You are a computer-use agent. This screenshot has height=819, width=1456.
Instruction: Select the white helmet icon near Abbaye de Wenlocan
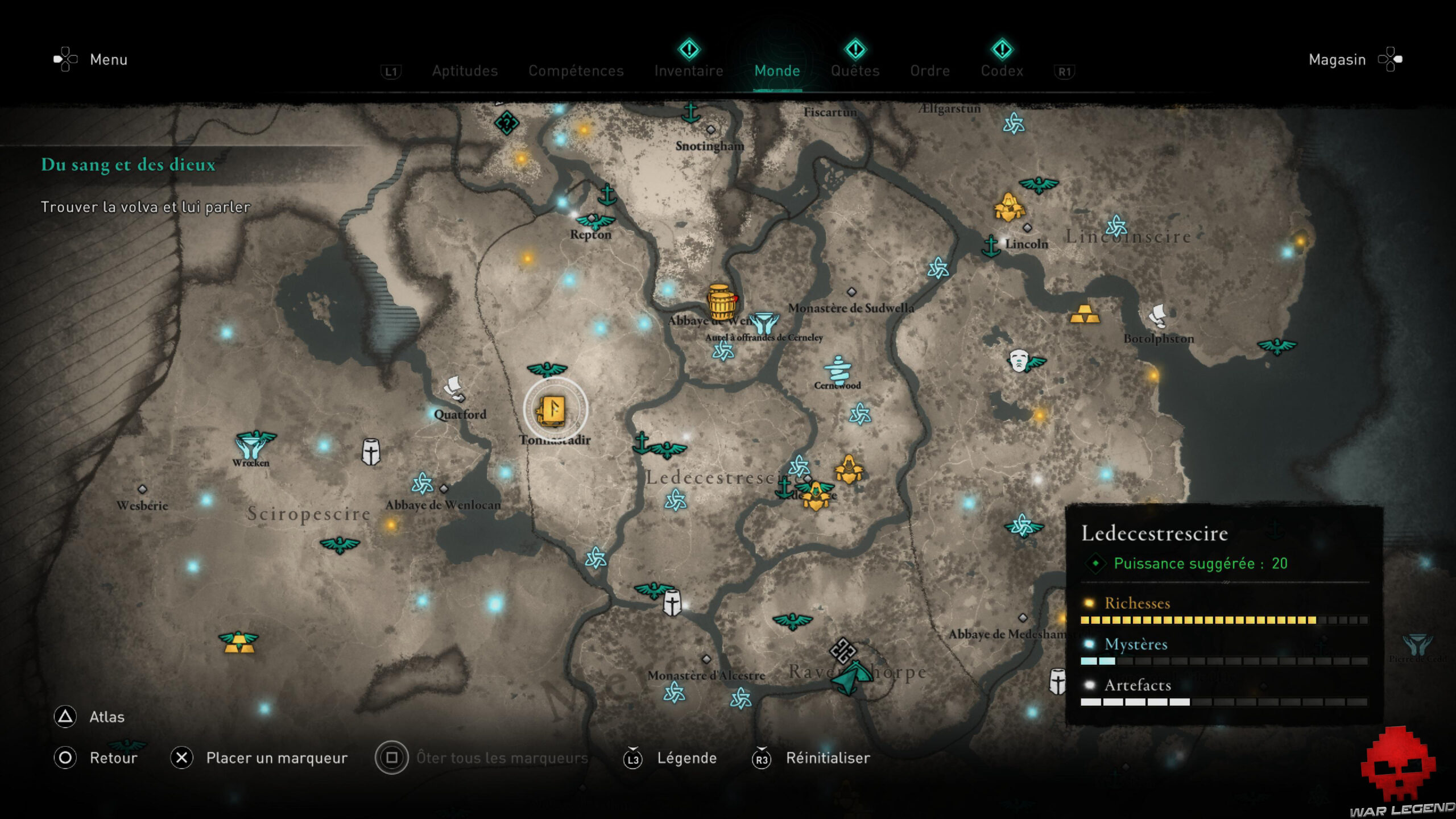[370, 451]
